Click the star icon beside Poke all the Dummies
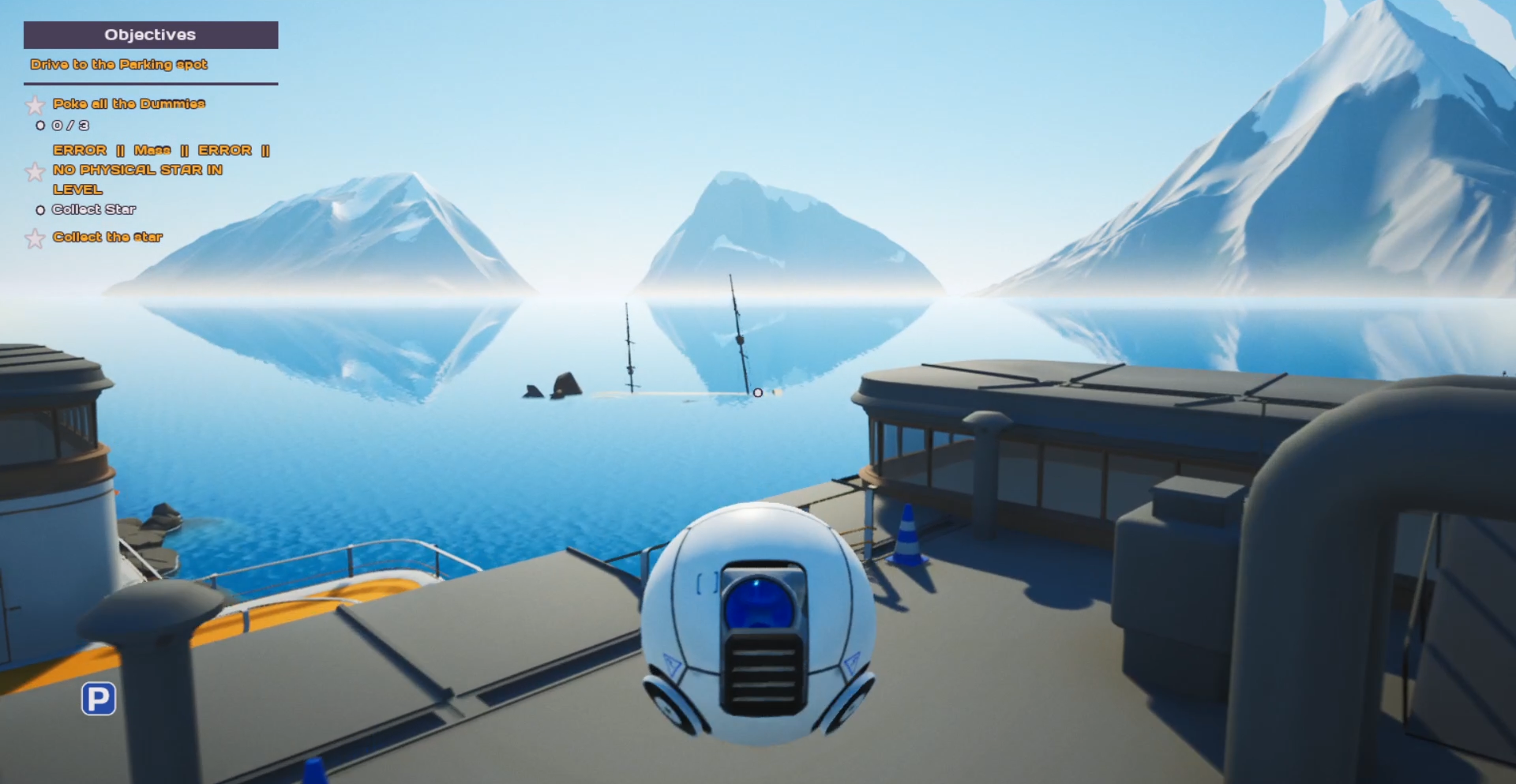 point(35,105)
